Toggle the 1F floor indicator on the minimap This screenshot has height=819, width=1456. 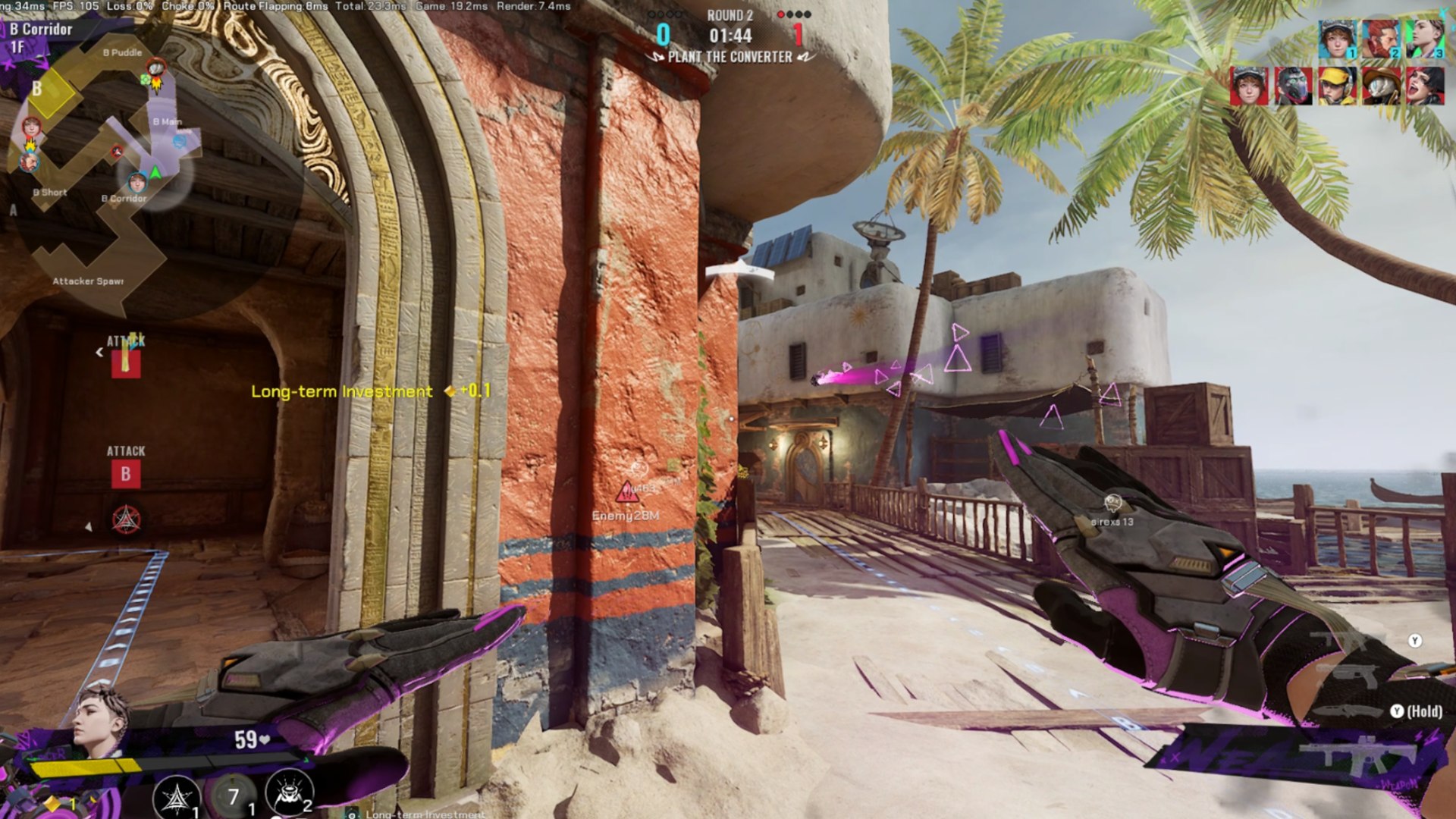(x=19, y=48)
